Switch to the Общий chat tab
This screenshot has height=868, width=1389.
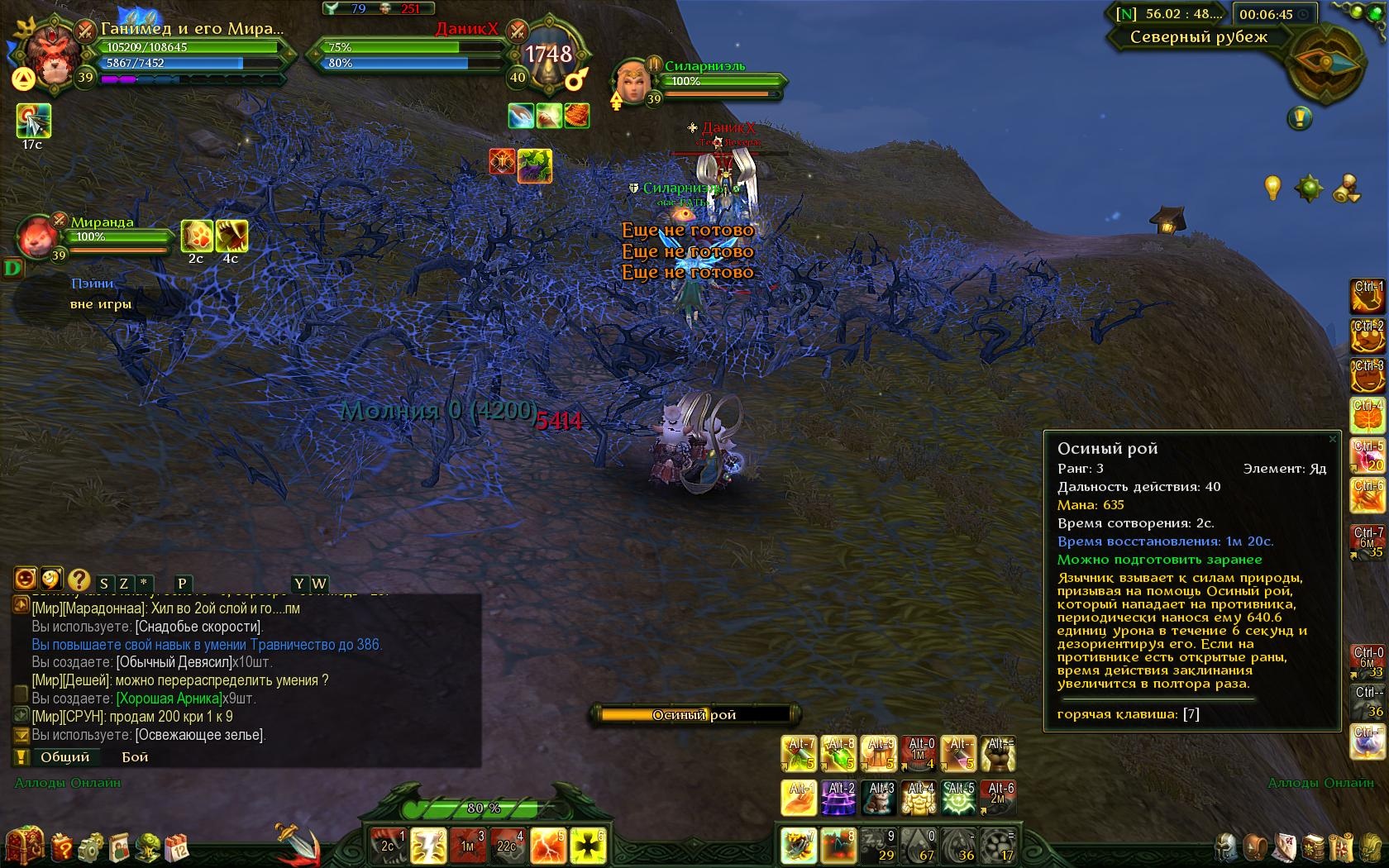[64, 757]
